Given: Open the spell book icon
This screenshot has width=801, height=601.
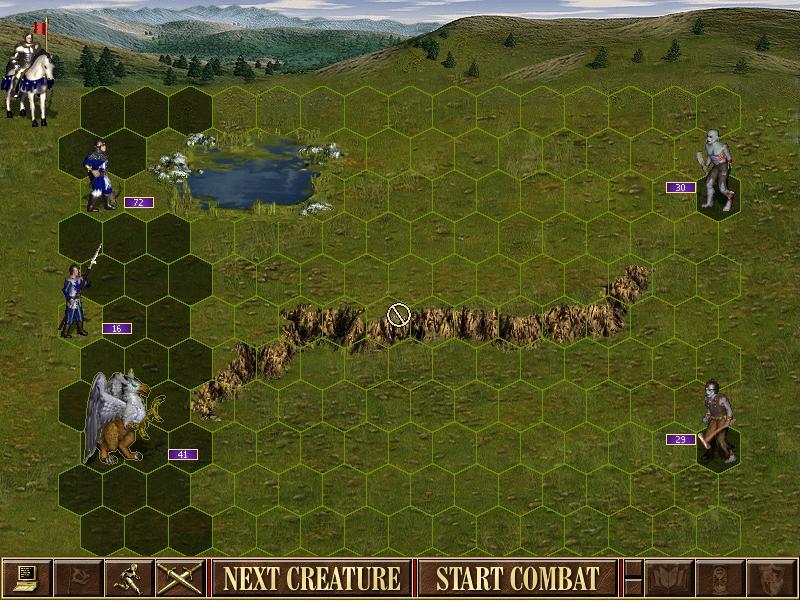Looking at the screenshot, I should (669, 578).
